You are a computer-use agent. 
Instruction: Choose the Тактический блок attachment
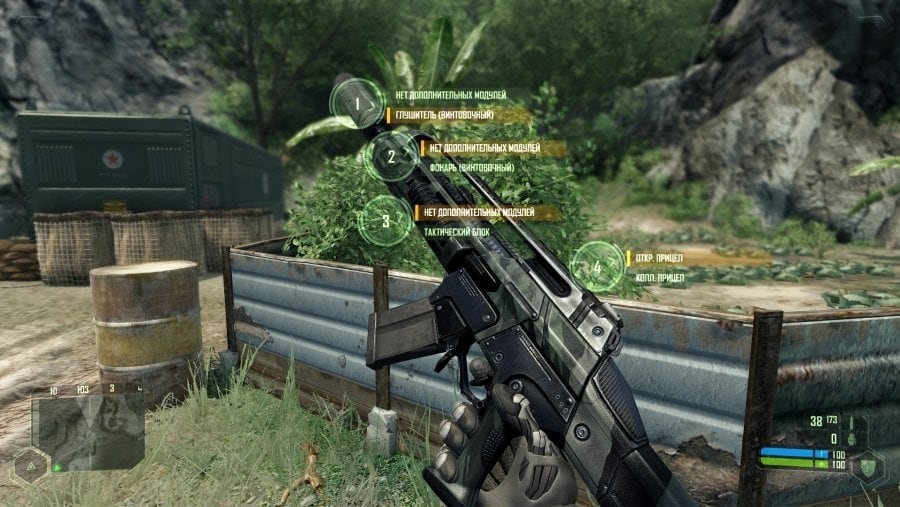coord(459,231)
